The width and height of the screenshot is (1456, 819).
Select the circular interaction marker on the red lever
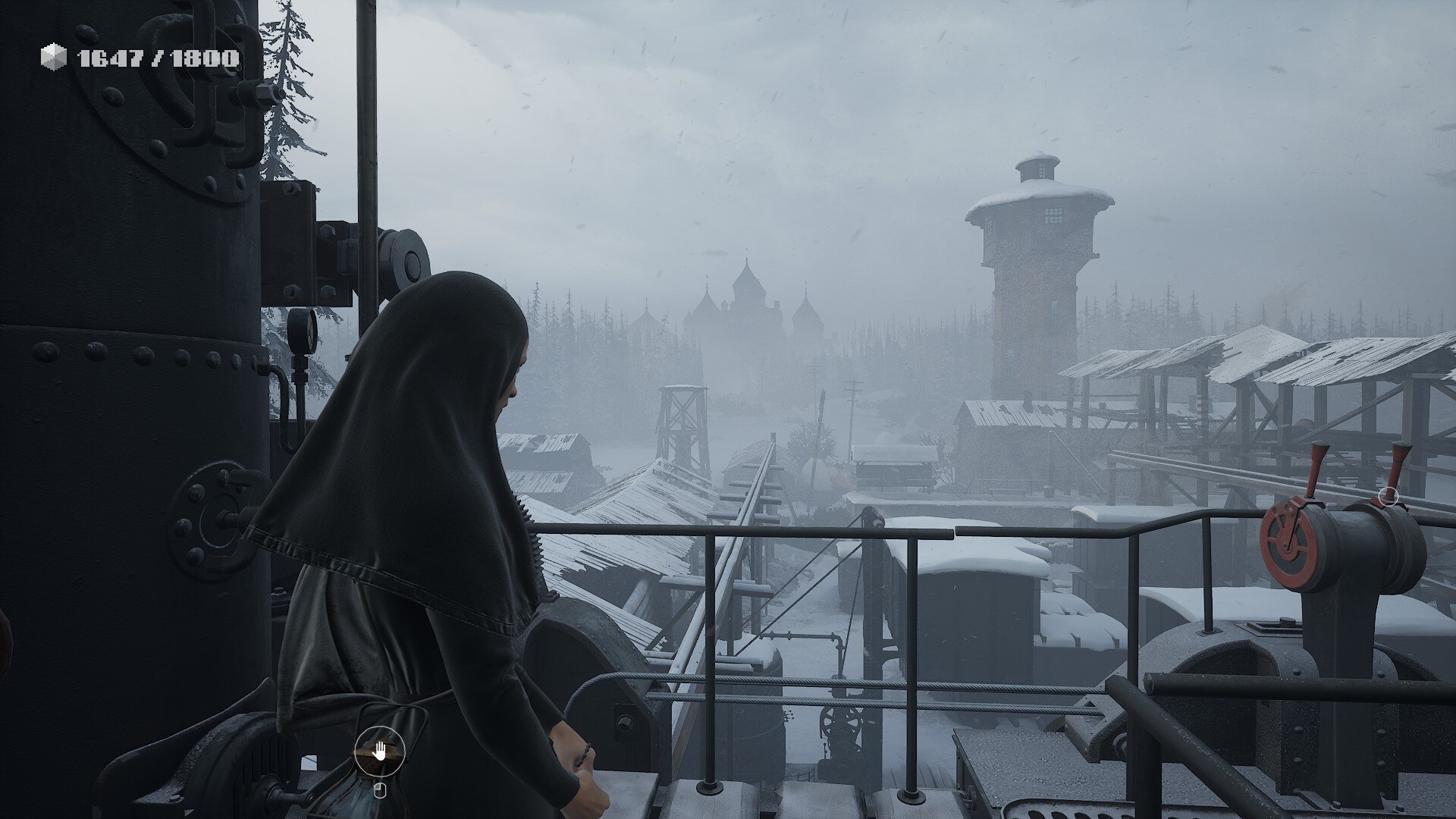1389,497
